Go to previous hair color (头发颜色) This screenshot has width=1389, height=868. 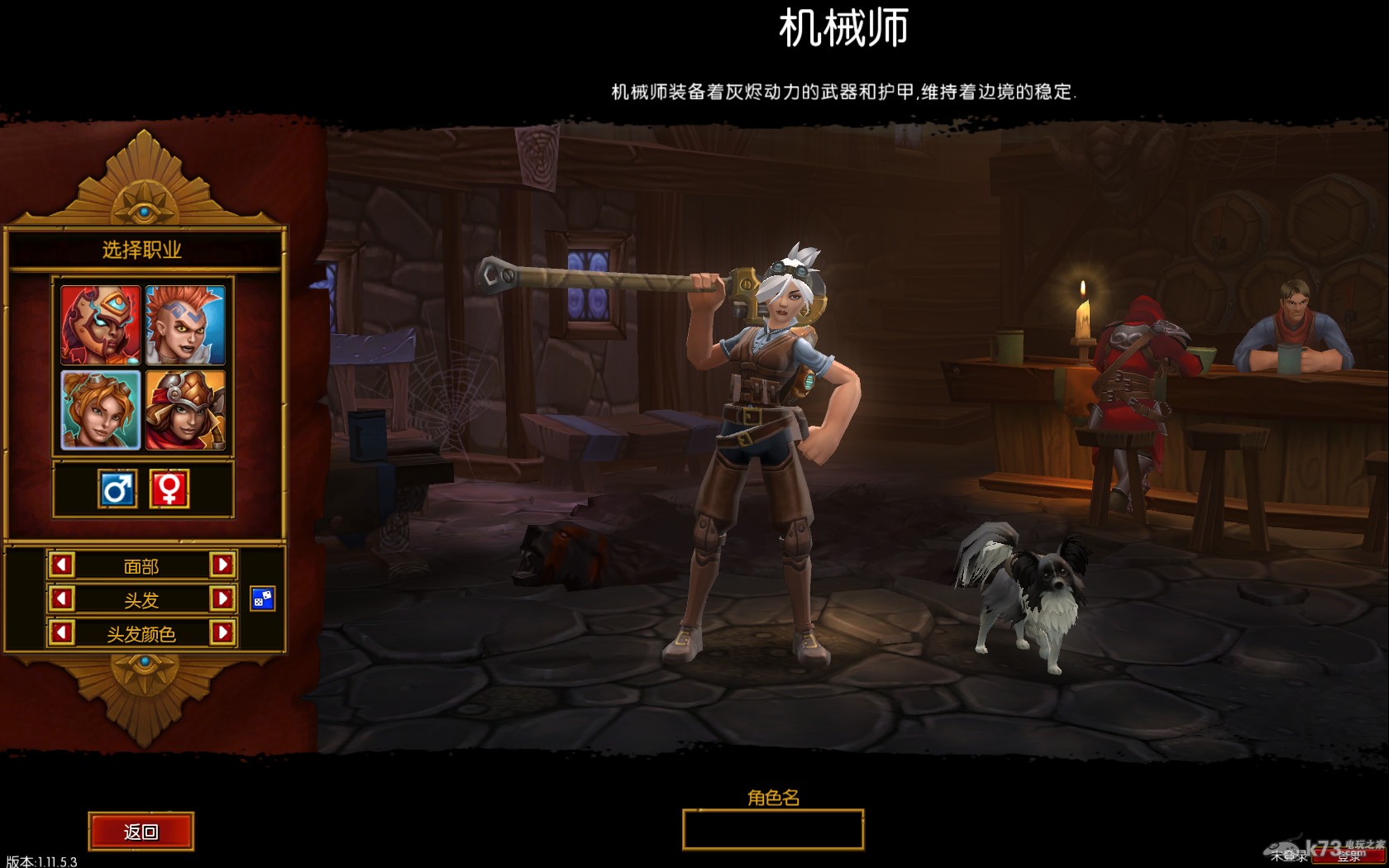(61, 633)
